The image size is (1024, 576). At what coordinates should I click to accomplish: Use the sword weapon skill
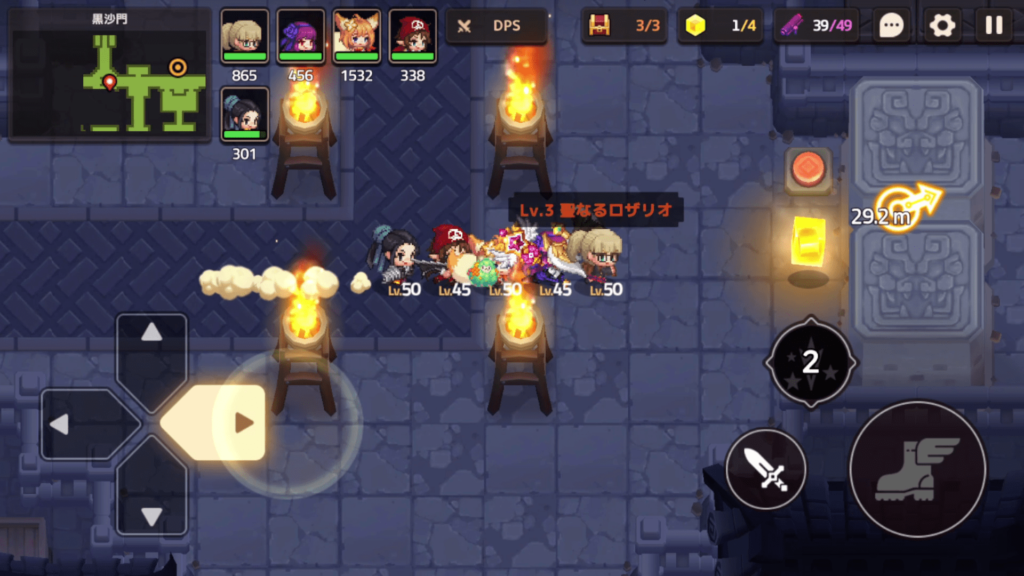click(766, 468)
